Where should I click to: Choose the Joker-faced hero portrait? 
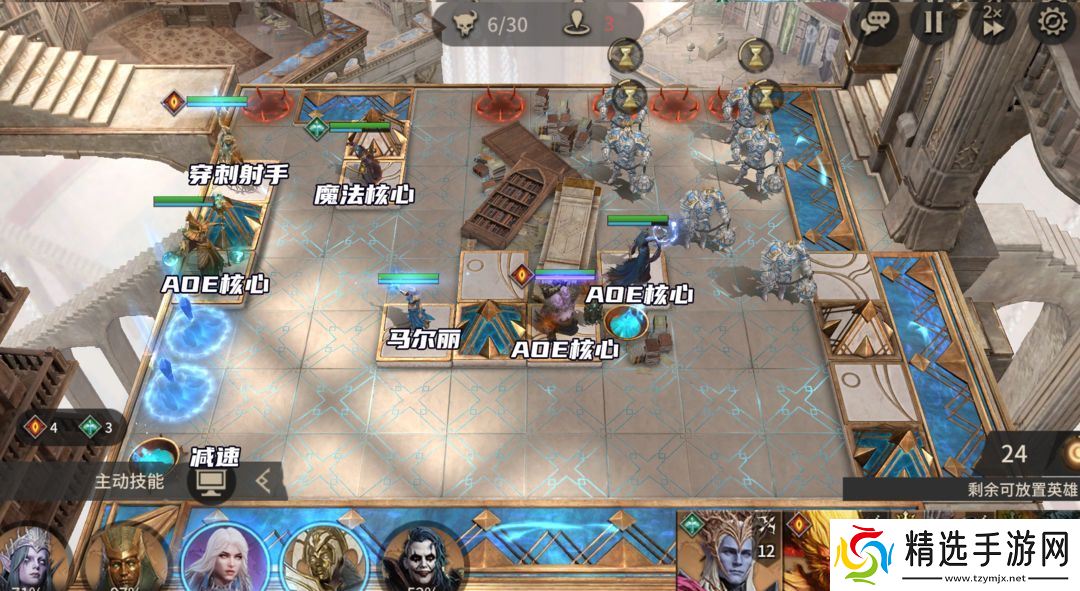click(x=423, y=558)
